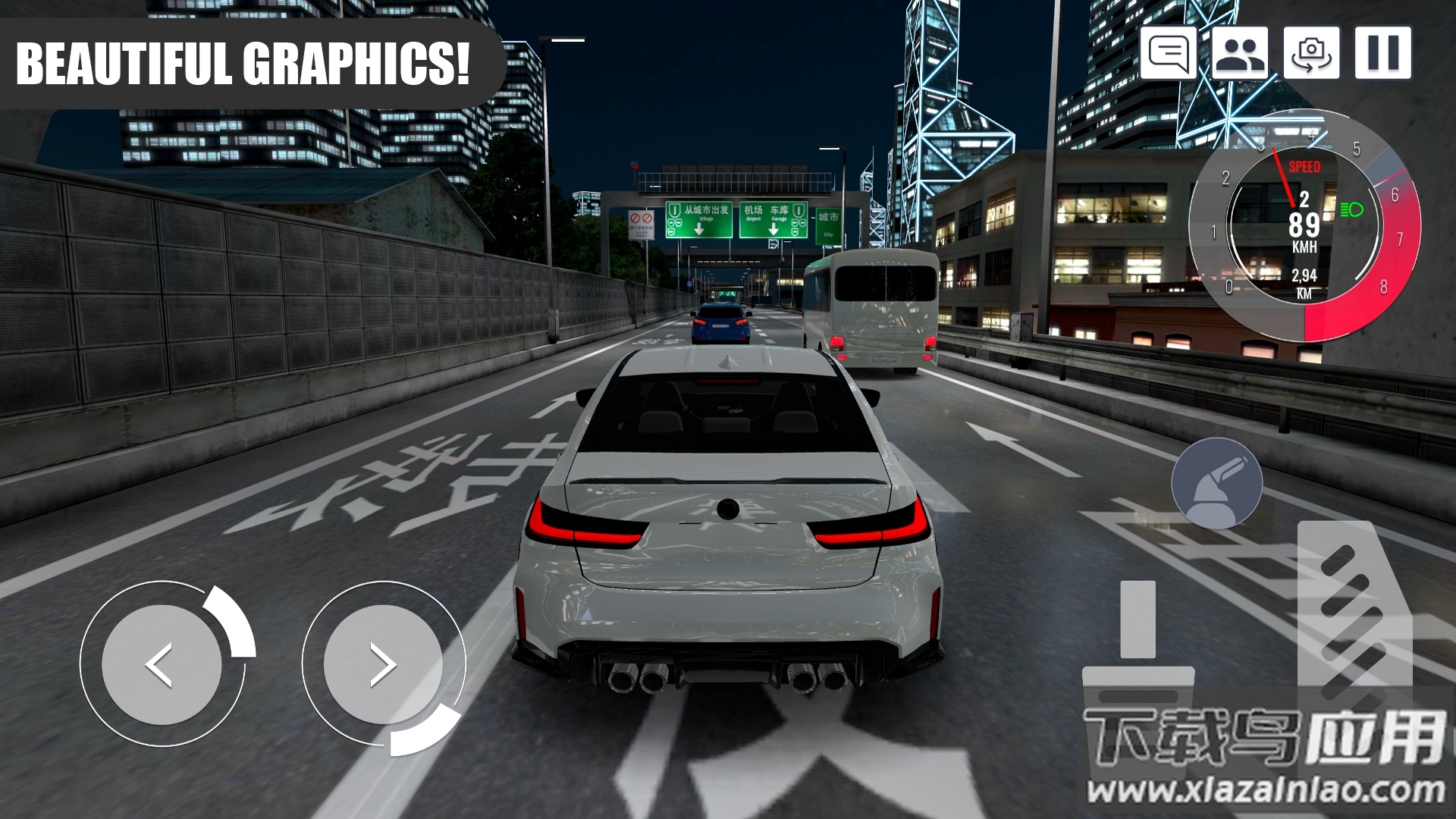Steer left with the left arrow
The width and height of the screenshot is (1456, 819).
coord(161,664)
